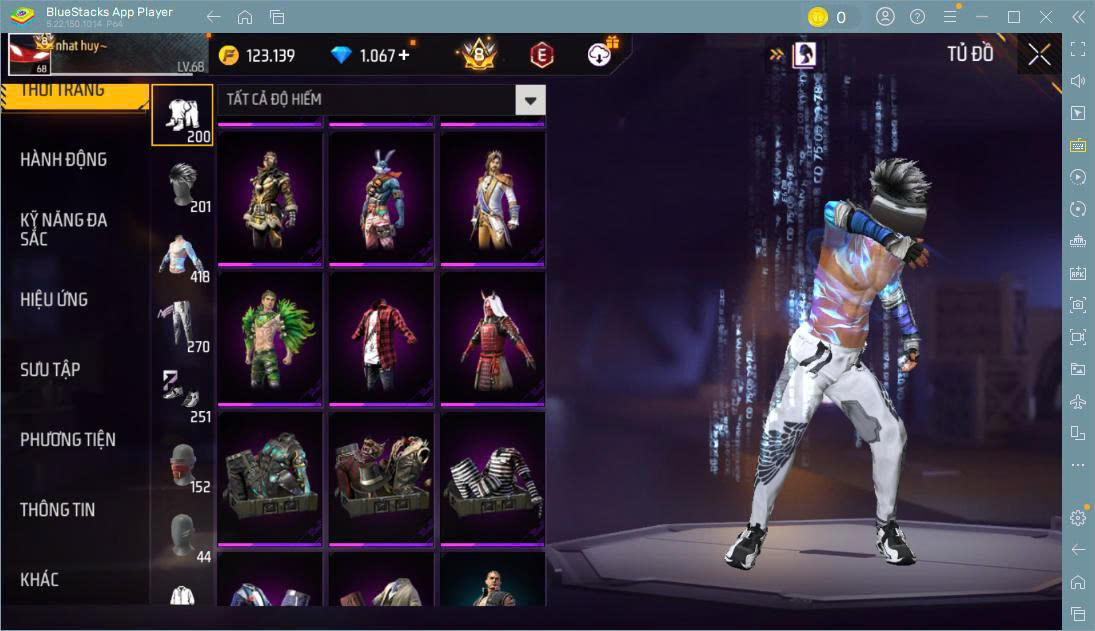Choose the pants subcategory showing 270

[182, 327]
